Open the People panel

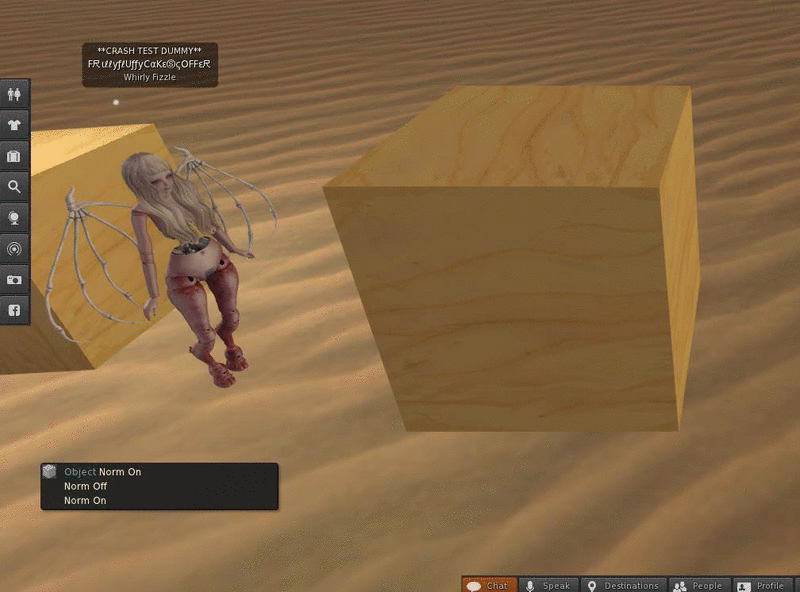coord(698,585)
